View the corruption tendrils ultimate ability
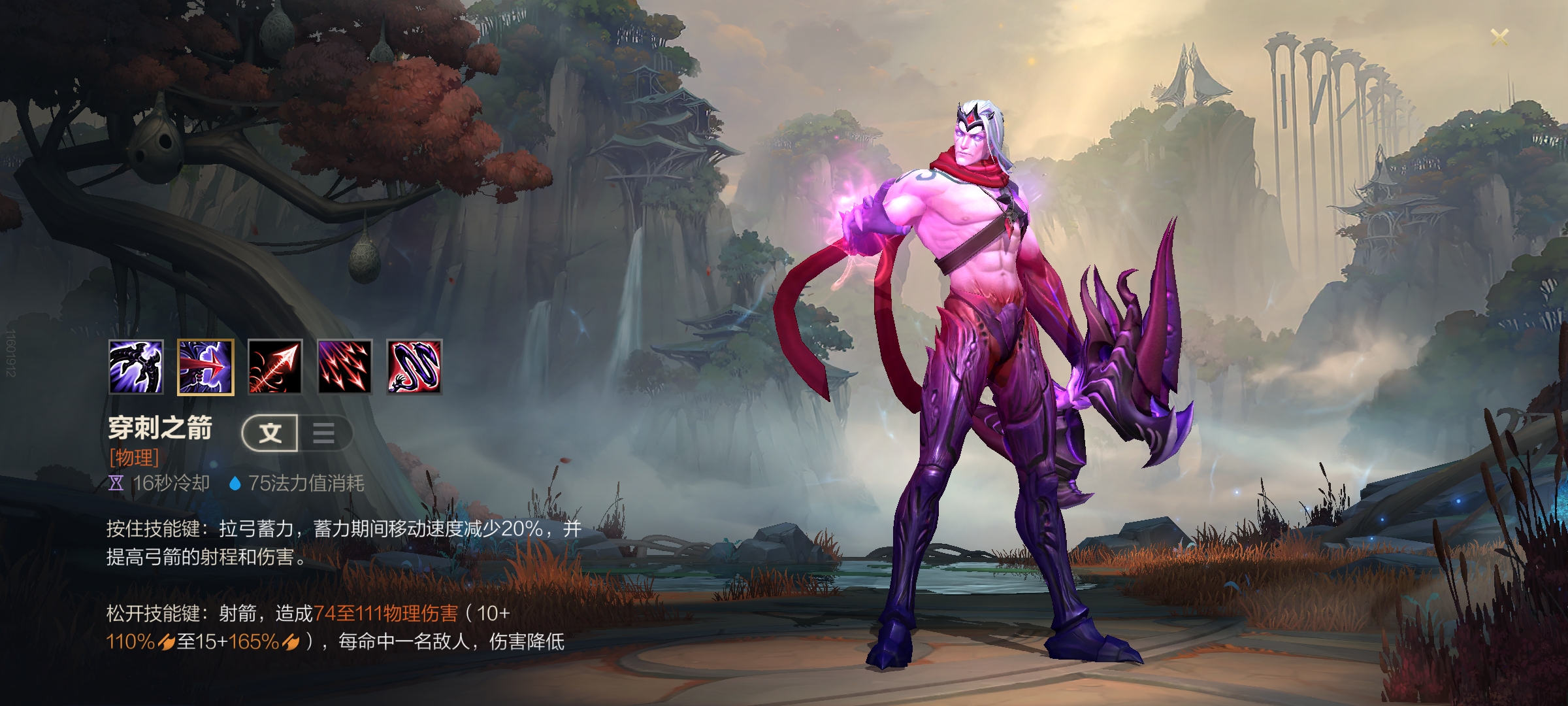Image resolution: width=1568 pixels, height=706 pixels. pos(414,367)
